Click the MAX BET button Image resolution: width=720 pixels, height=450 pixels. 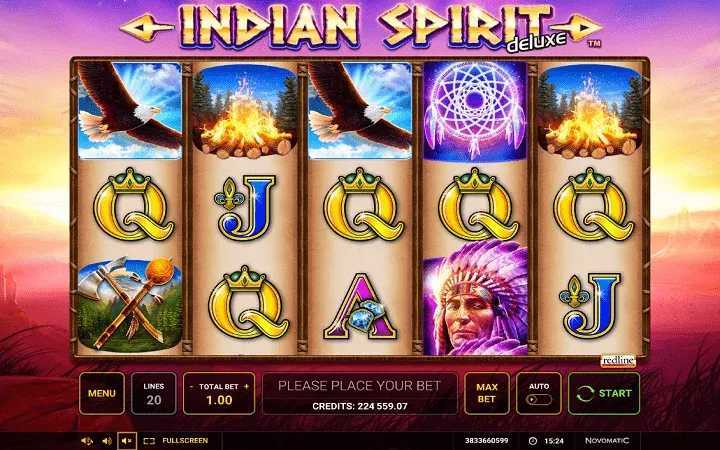pos(487,393)
